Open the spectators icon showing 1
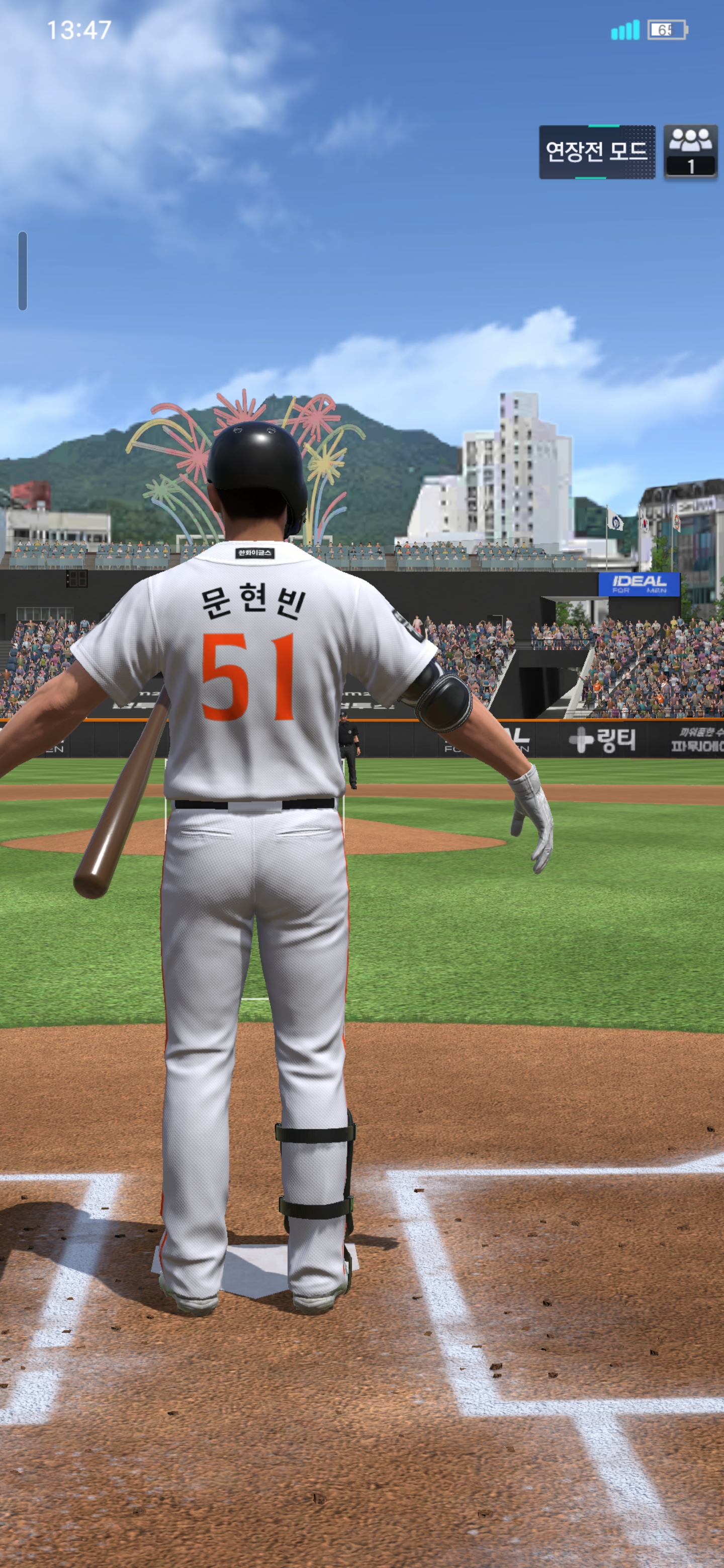 [690, 152]
